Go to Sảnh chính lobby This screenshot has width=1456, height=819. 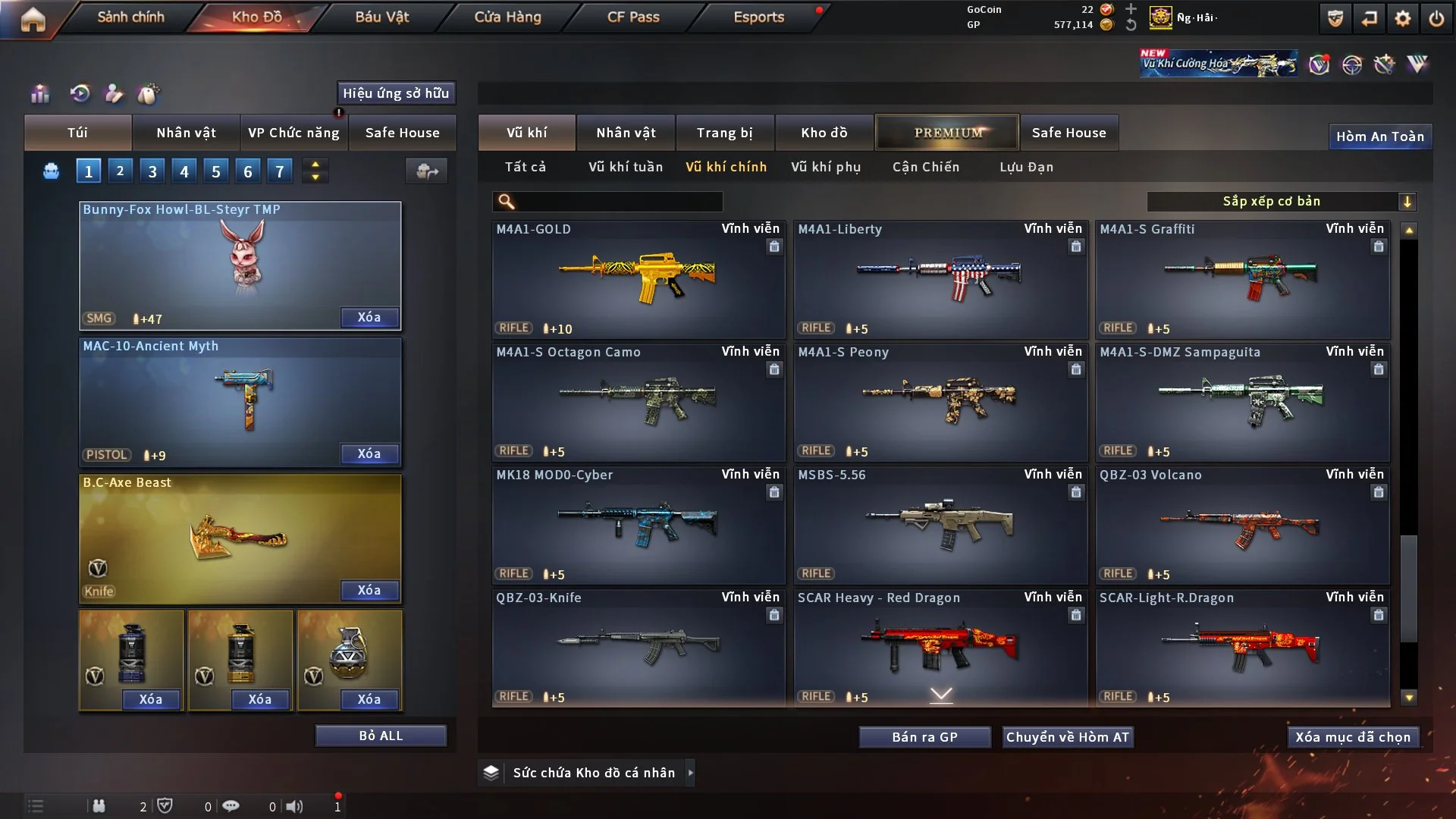click(130, 17)
